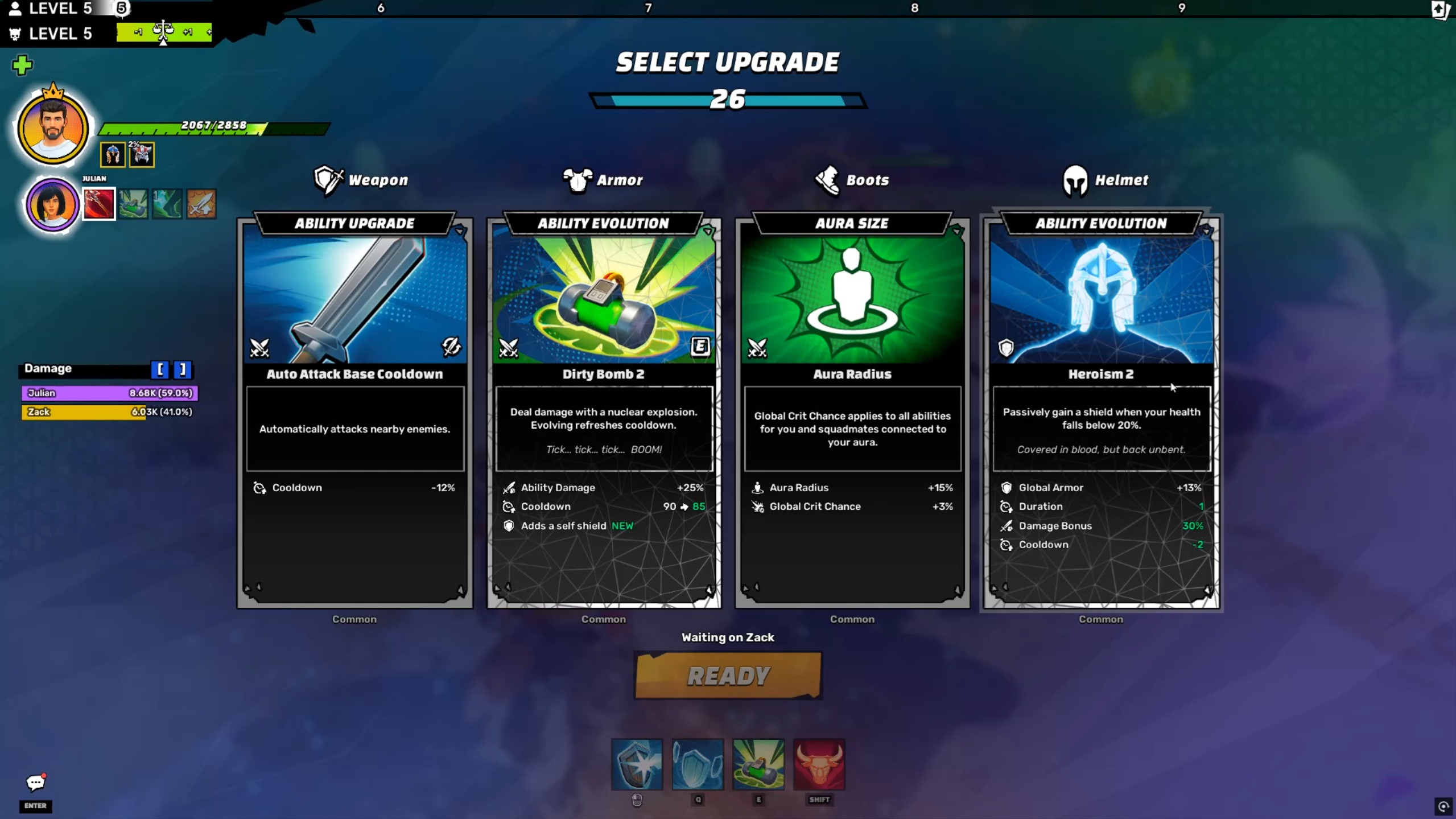Click Julian's purple-ringed portrait

tap(52, 204)
